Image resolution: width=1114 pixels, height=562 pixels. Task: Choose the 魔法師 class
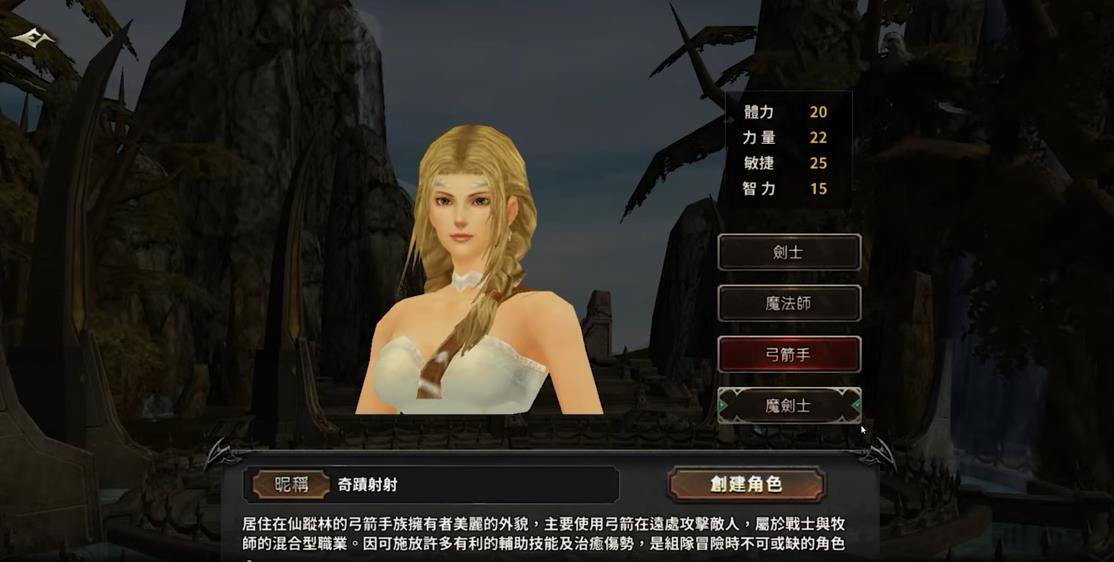789,303
